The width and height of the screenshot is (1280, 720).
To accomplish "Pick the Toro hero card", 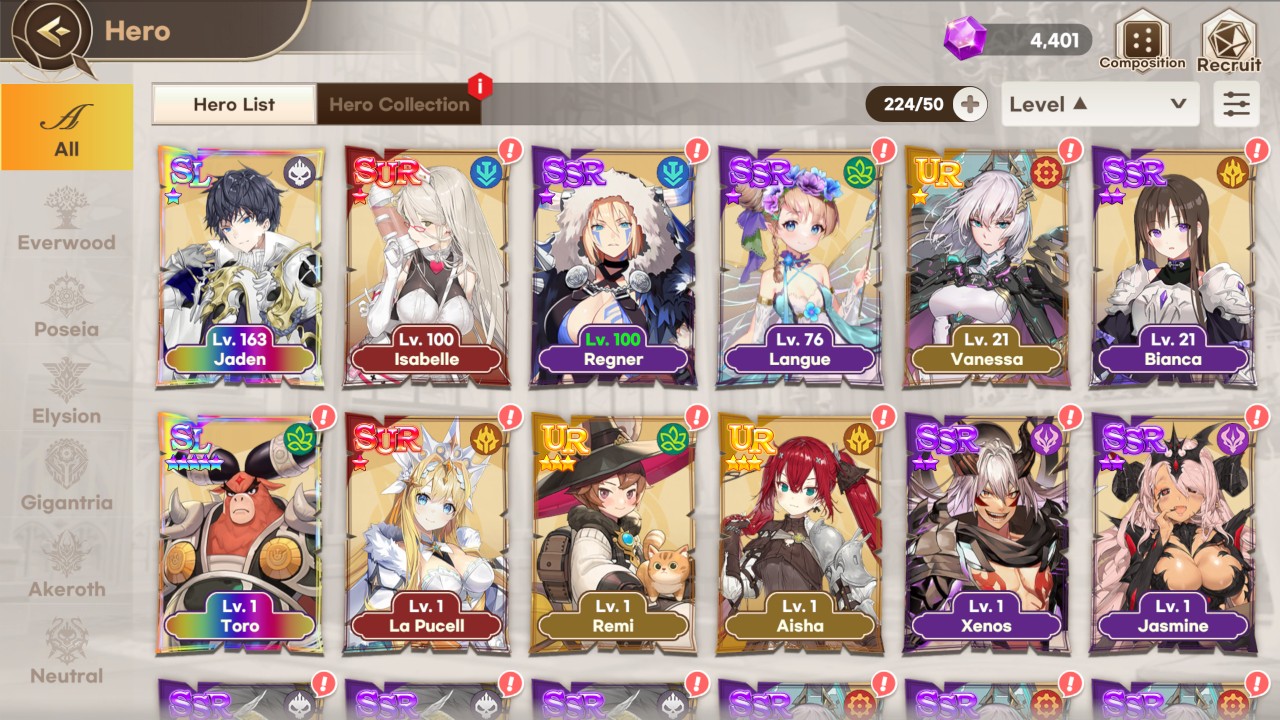I will [241, 534].
